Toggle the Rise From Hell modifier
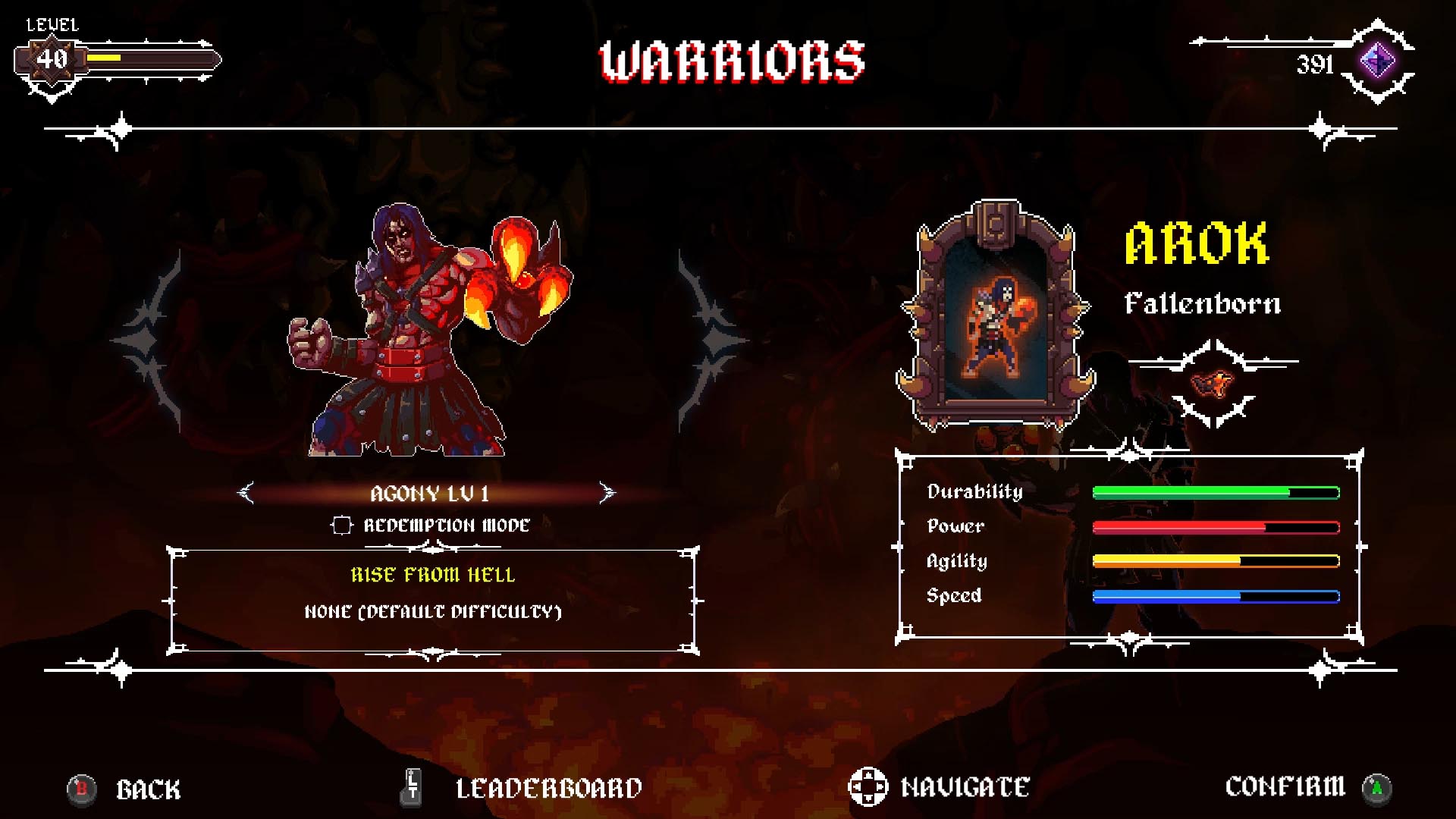This screenshot has width=1456, height=819. 432,575
